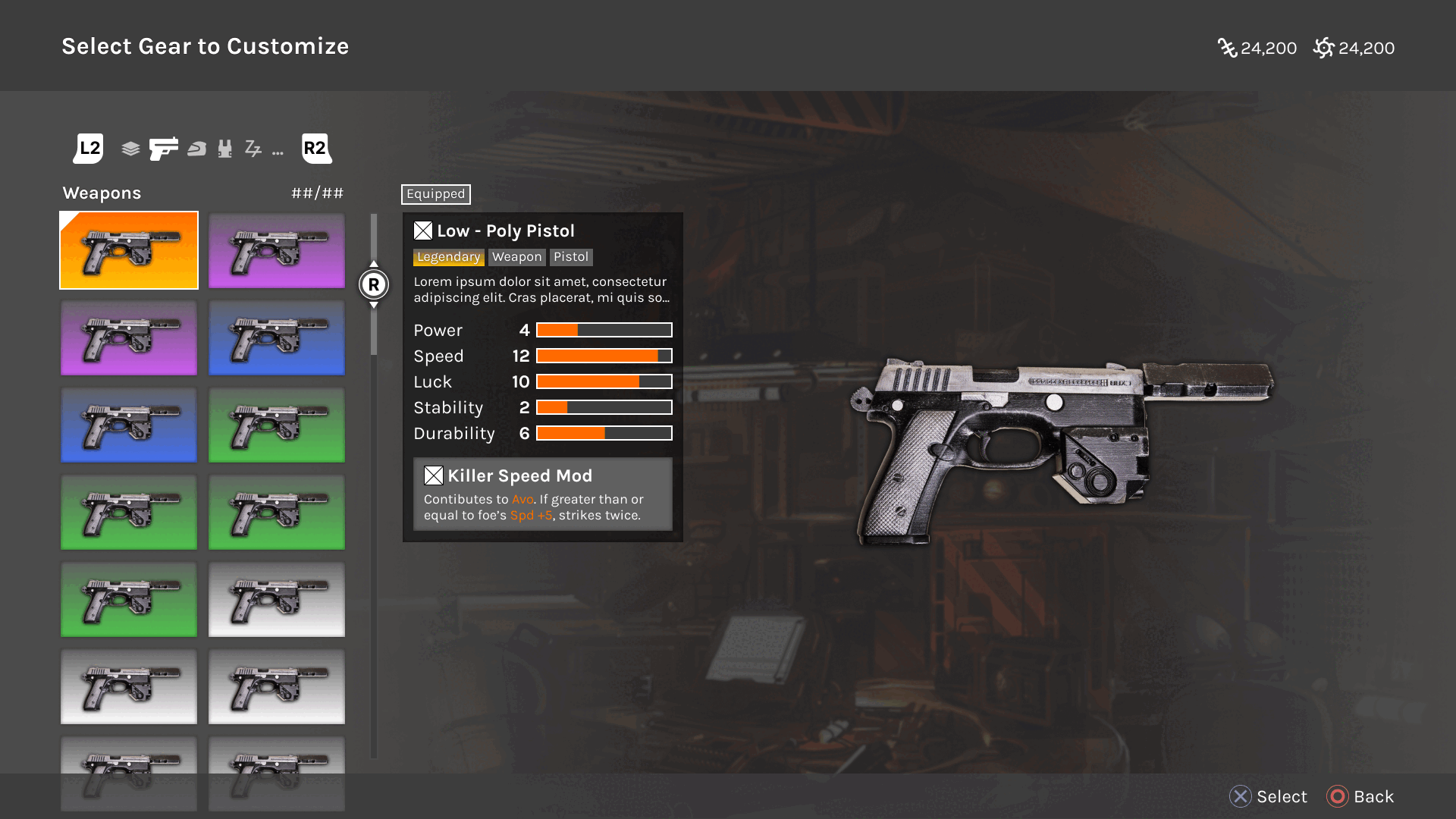Image resolution: width=1456 pixels, height=819 pixels.
Task: Click the weapon list scrollbar handle
Action: pyautogui.click(x=374, y=284)
